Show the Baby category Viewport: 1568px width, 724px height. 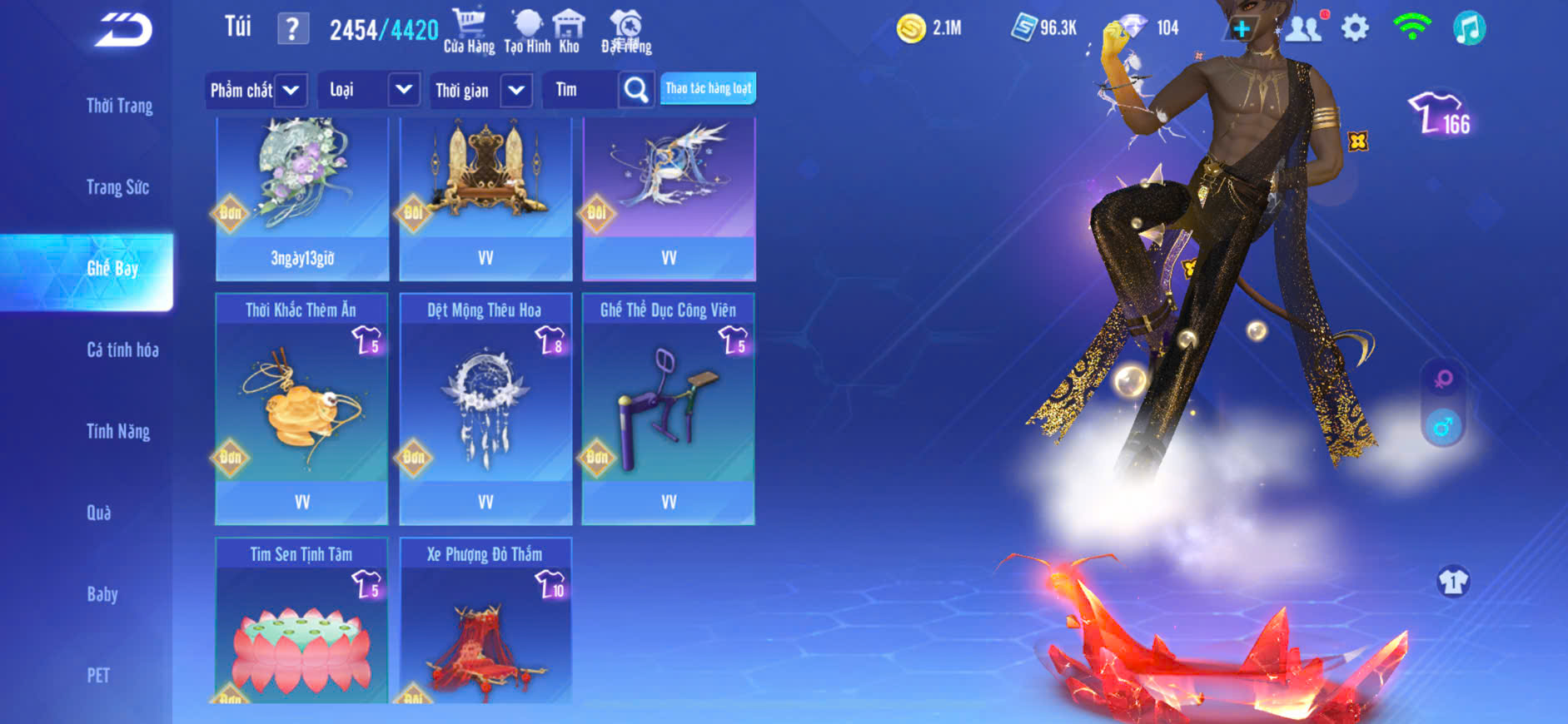click(102, 594)
